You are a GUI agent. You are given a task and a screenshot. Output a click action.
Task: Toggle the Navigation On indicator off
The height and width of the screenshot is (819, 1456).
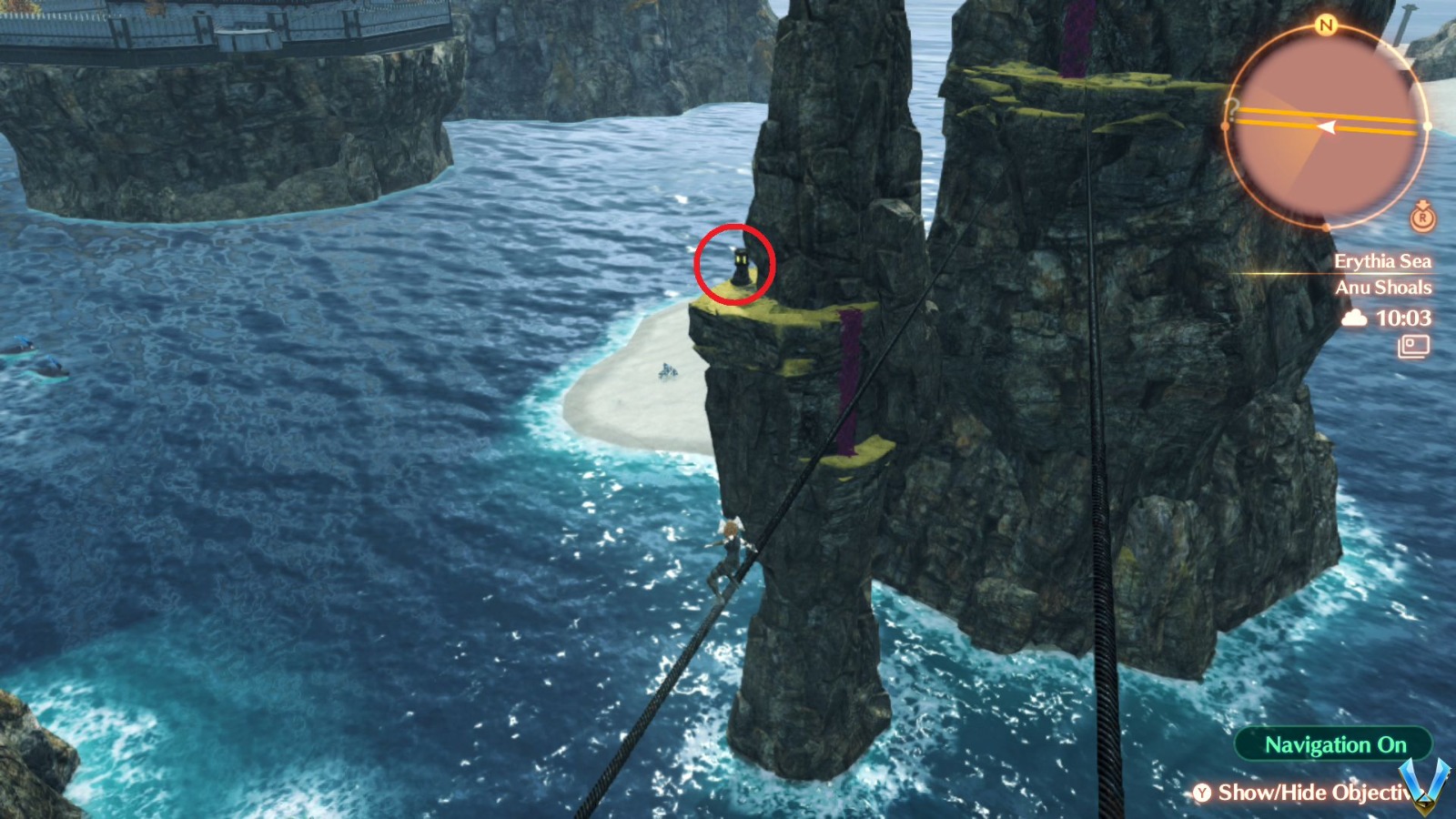click(x=1332, y=744)
